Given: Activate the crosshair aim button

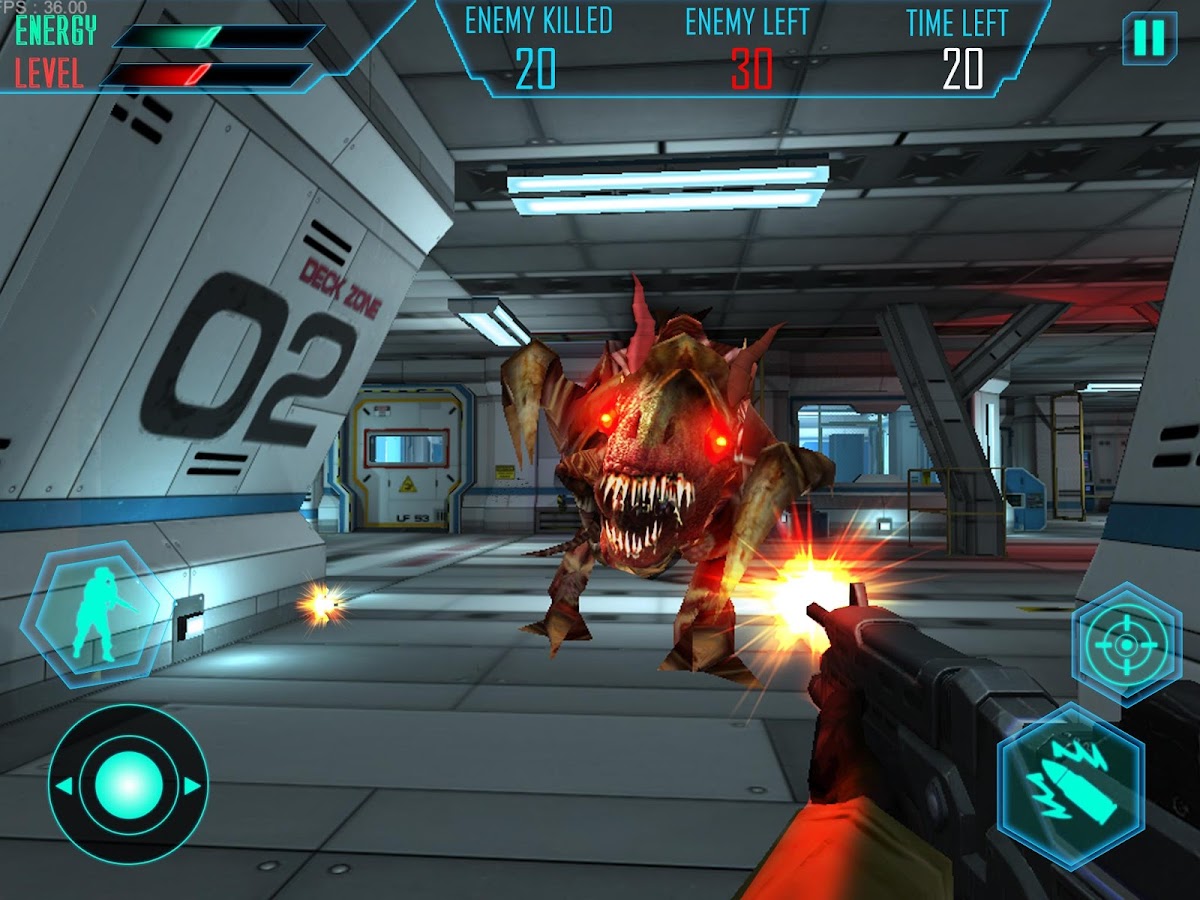Looking at the screenshot, I should (1126, 645).
